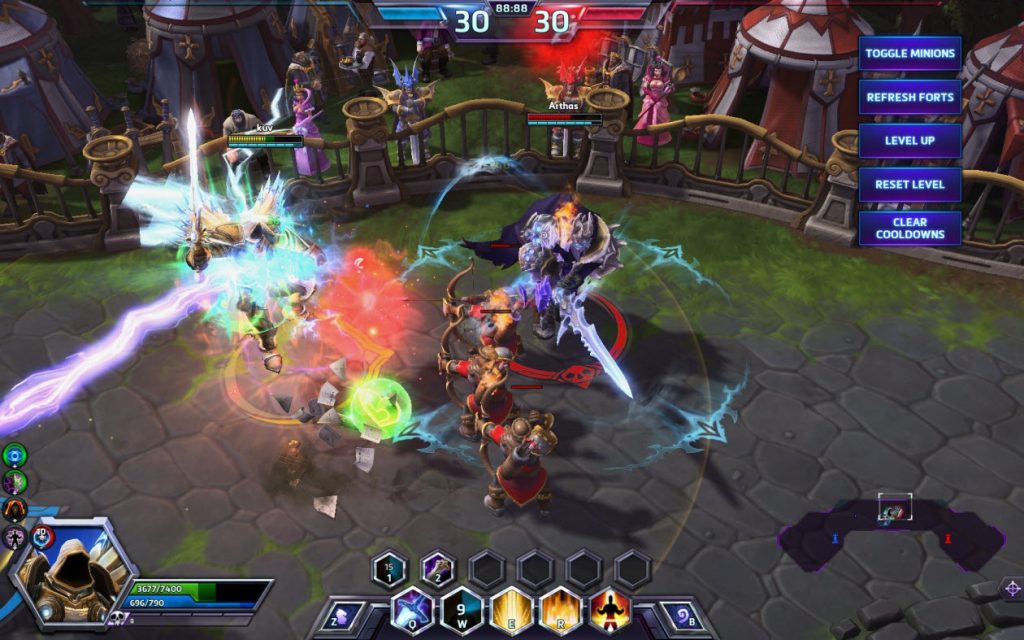Click the Toggle Minions button

point(909,53)
